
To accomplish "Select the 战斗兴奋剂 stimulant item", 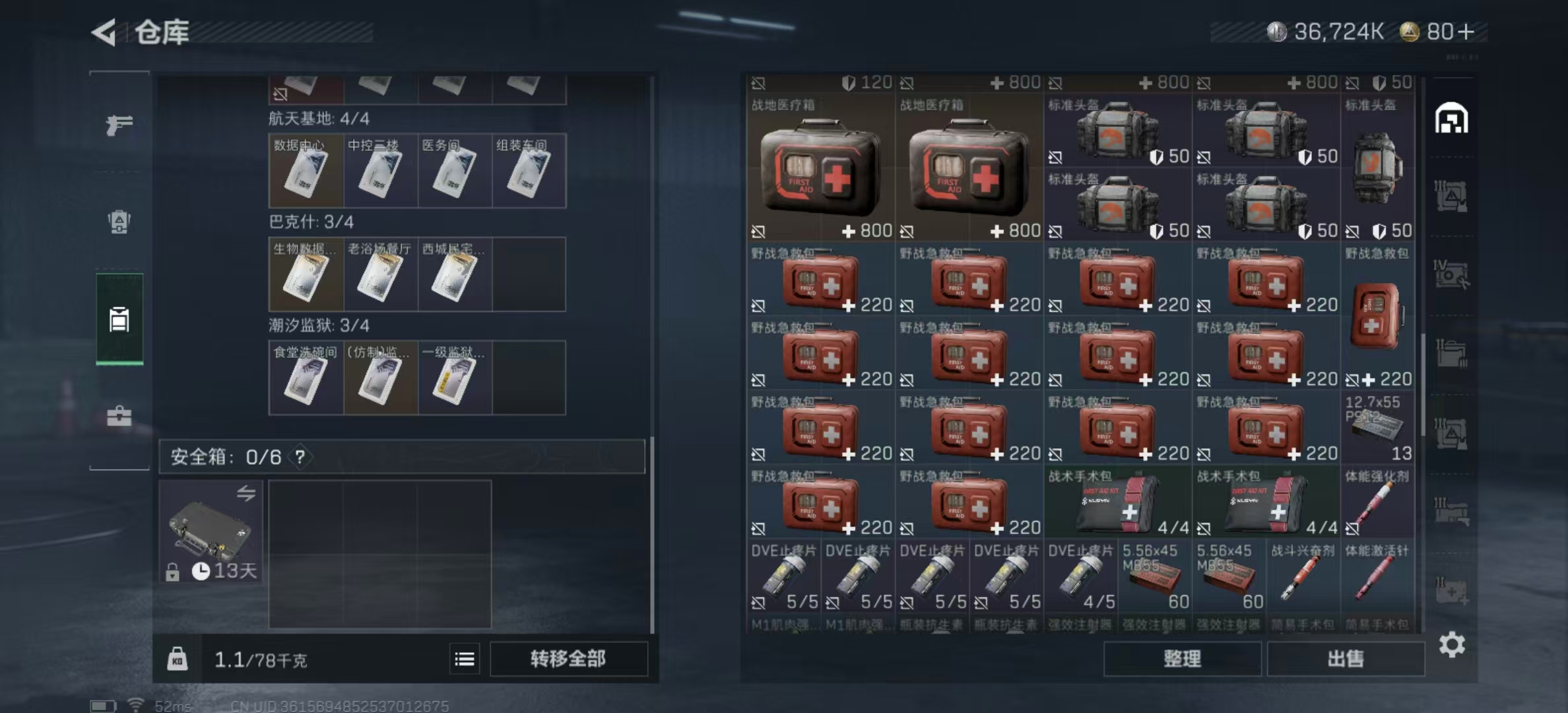I will 1303,577.
